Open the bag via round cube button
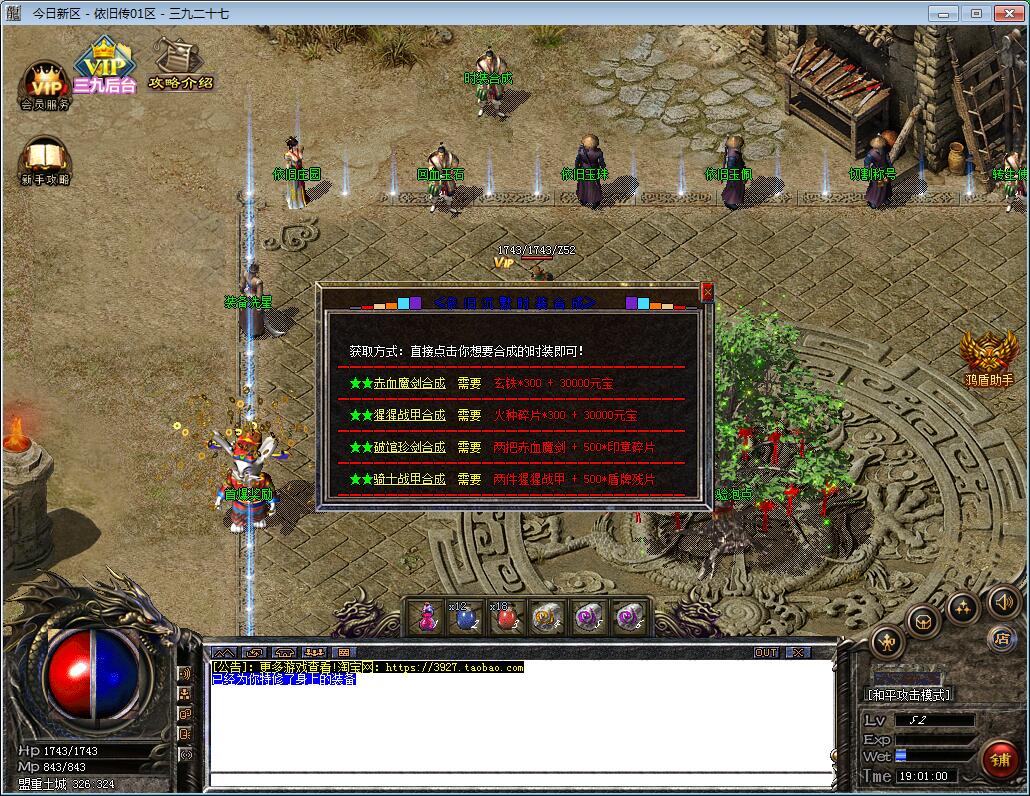The width and height of the screenshot is (1030, 796). [x=923, y=620]
